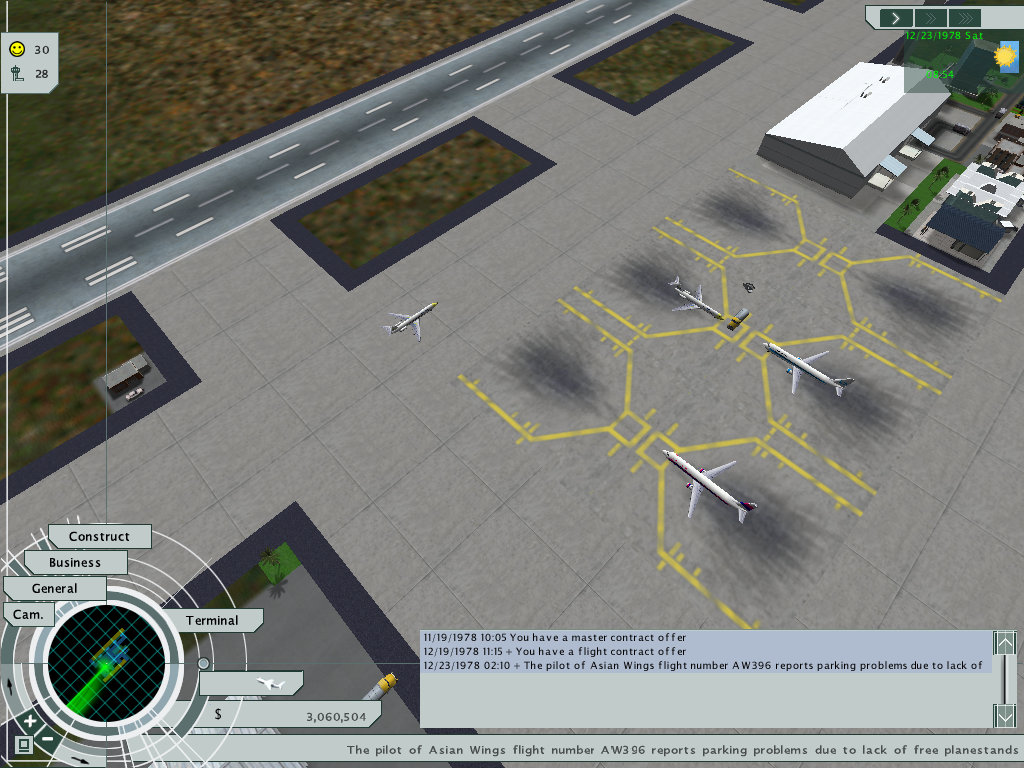Viewport: 1024px width, 768px height.
Task: Click the circular radar minimap
Action: [x=106, y=662]
